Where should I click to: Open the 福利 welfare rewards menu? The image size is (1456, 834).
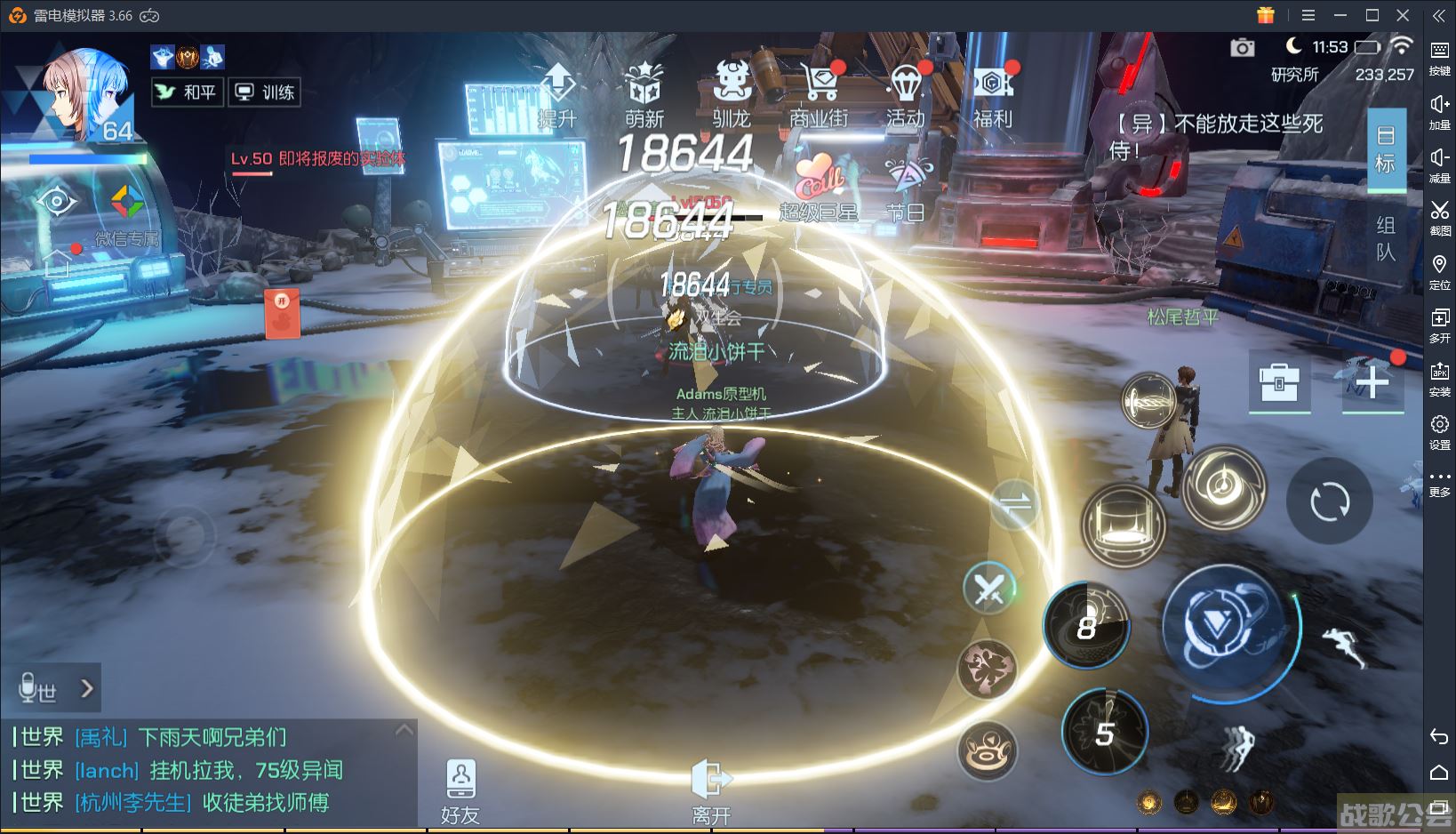(x=993, y=94)
